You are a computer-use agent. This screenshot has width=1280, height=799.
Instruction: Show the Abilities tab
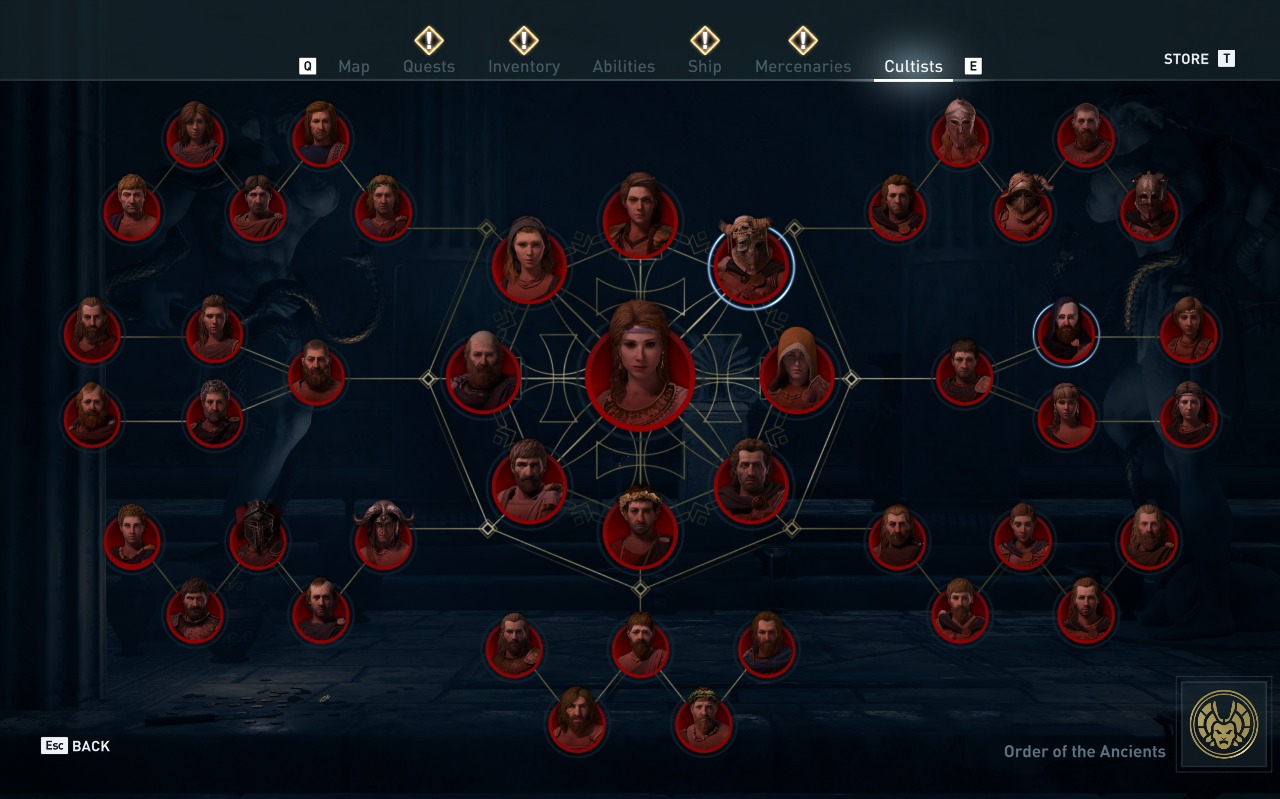(623, 66)
